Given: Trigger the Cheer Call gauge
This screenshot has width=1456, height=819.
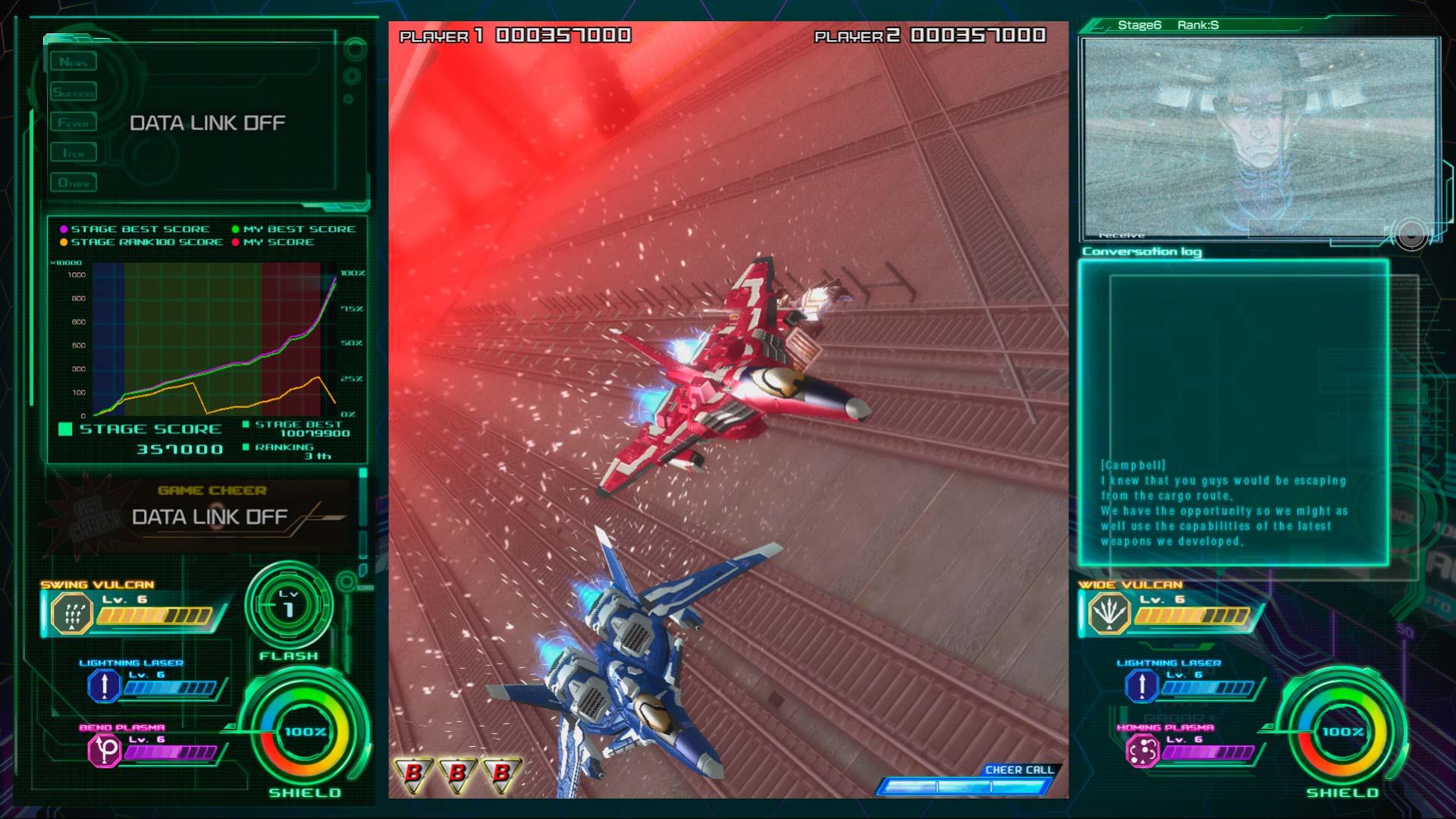Looking at the screenshot, I should point(965,786).
